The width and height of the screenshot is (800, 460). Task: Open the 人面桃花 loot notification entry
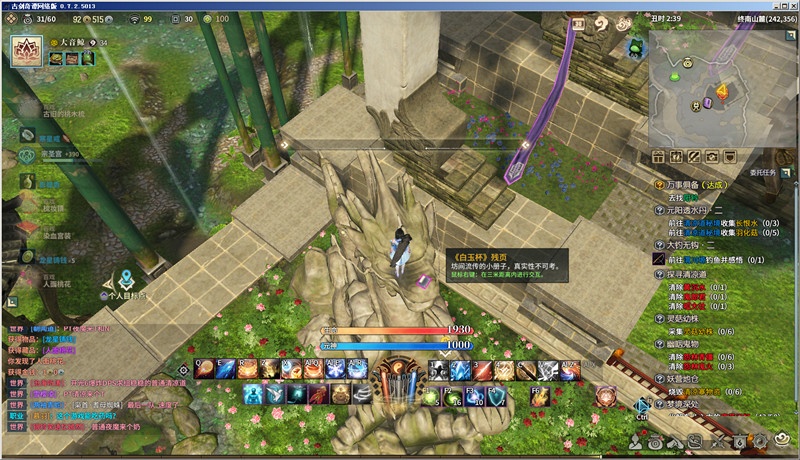click(x=58, y=282)
